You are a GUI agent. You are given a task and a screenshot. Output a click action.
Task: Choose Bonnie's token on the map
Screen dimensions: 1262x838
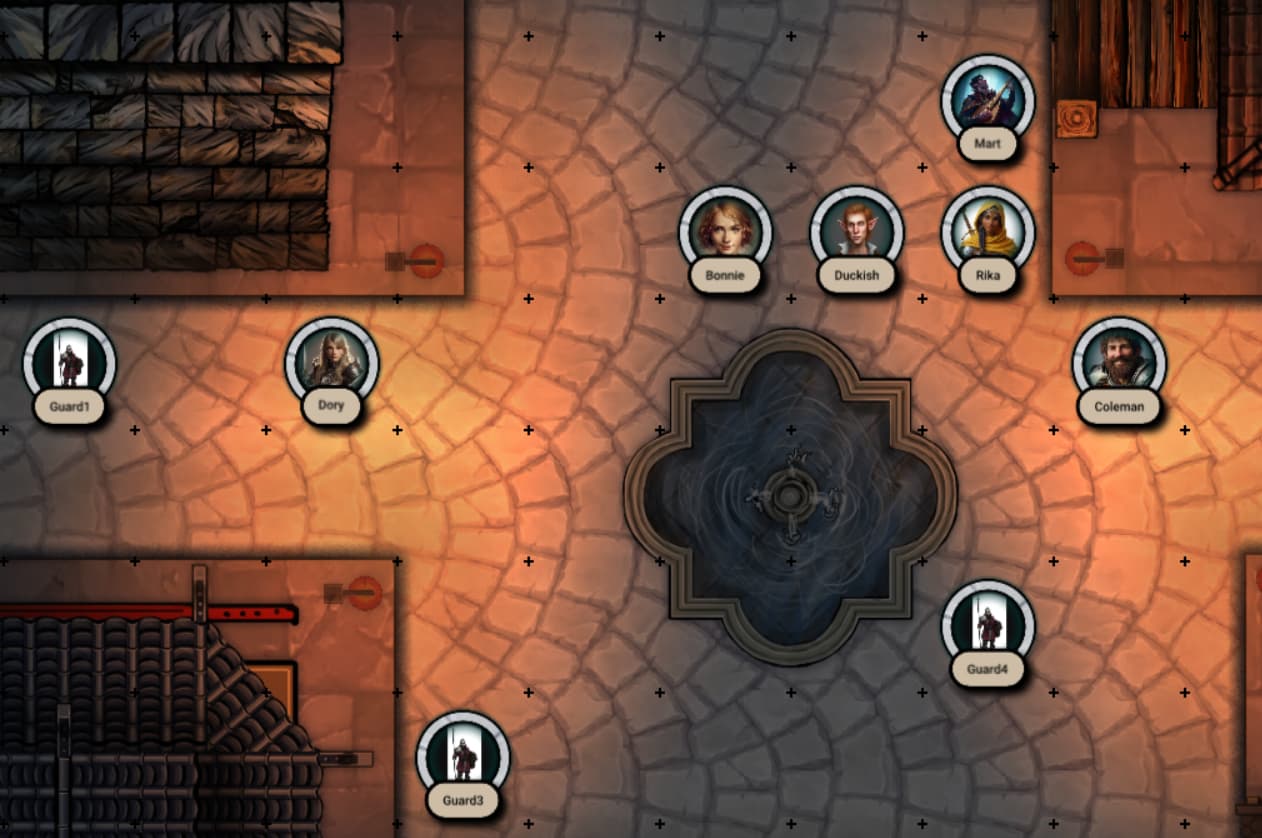point(725,232)
